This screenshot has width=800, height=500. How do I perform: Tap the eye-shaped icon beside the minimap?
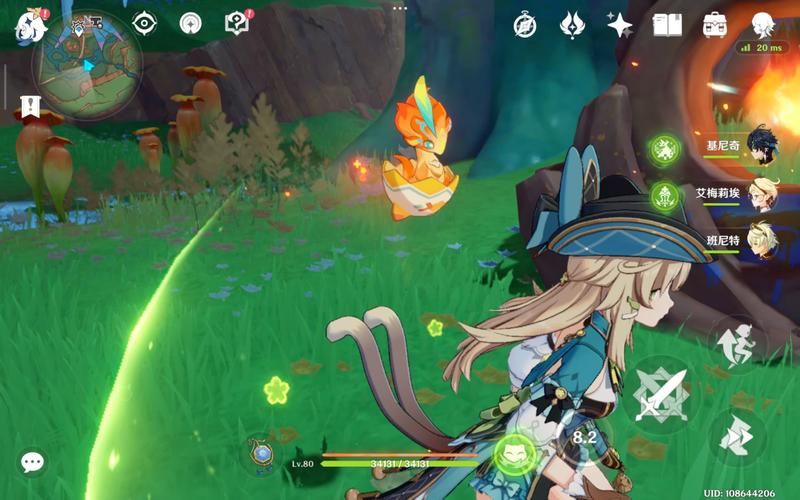click(x=145, y=23)
